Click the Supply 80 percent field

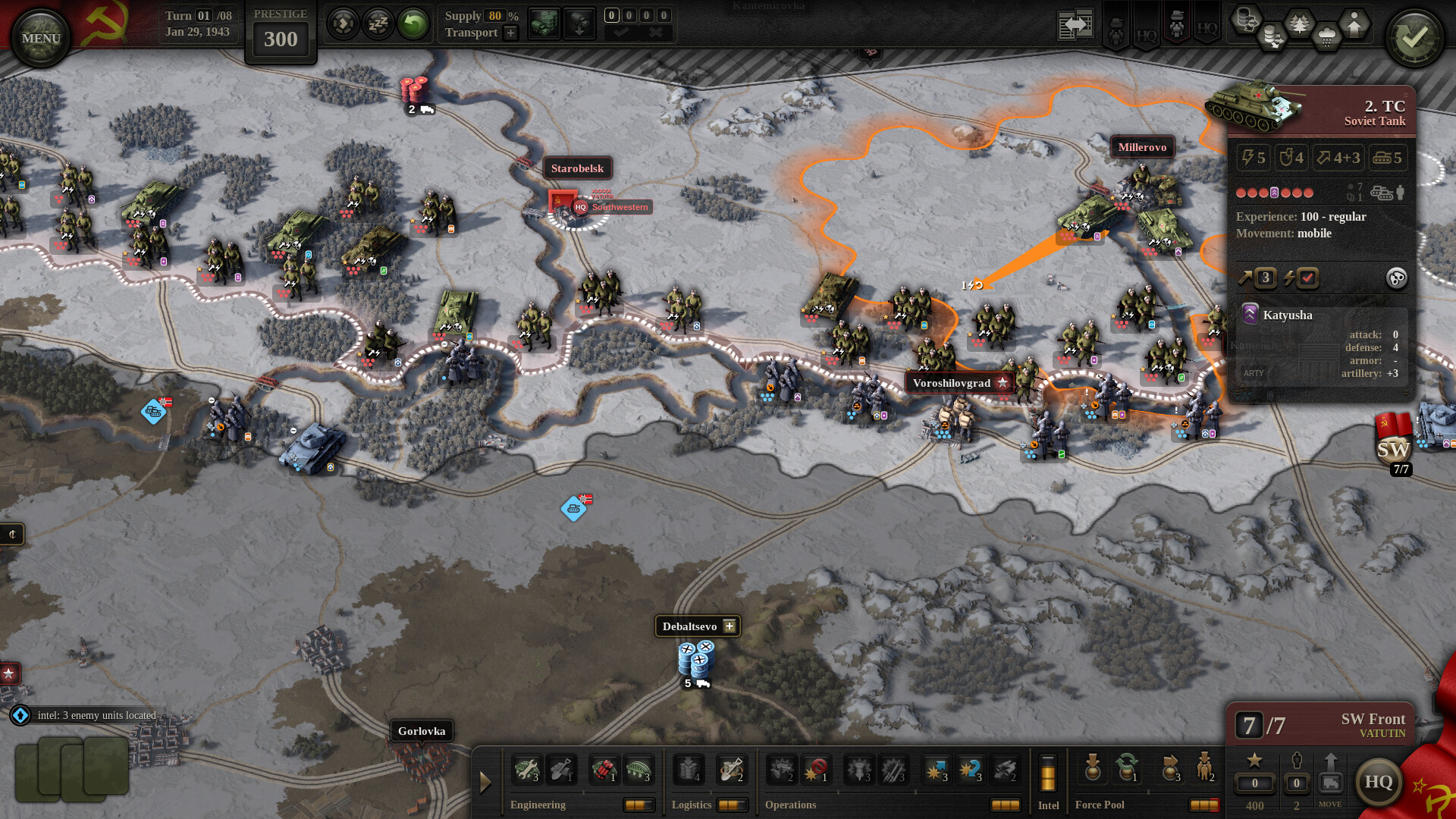click(x=493, y=15)
